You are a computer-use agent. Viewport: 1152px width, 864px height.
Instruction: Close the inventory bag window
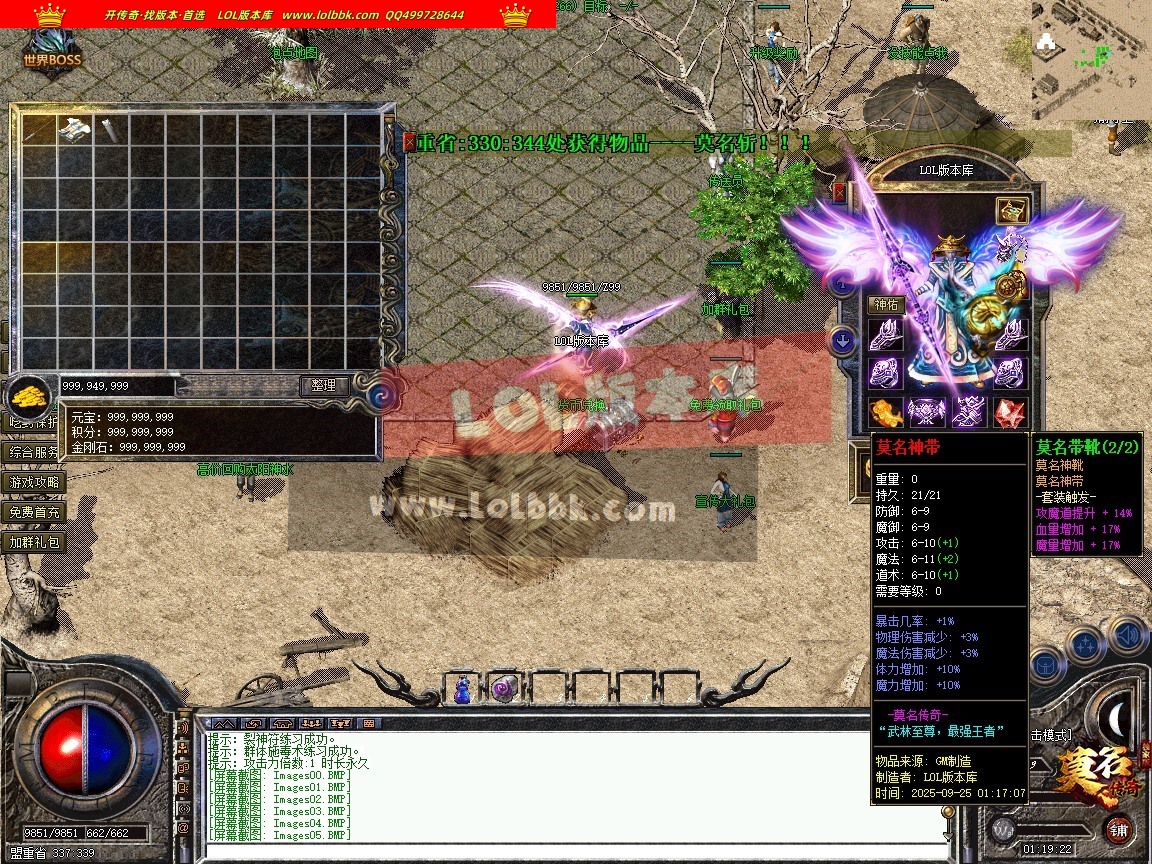pos(409,142)
